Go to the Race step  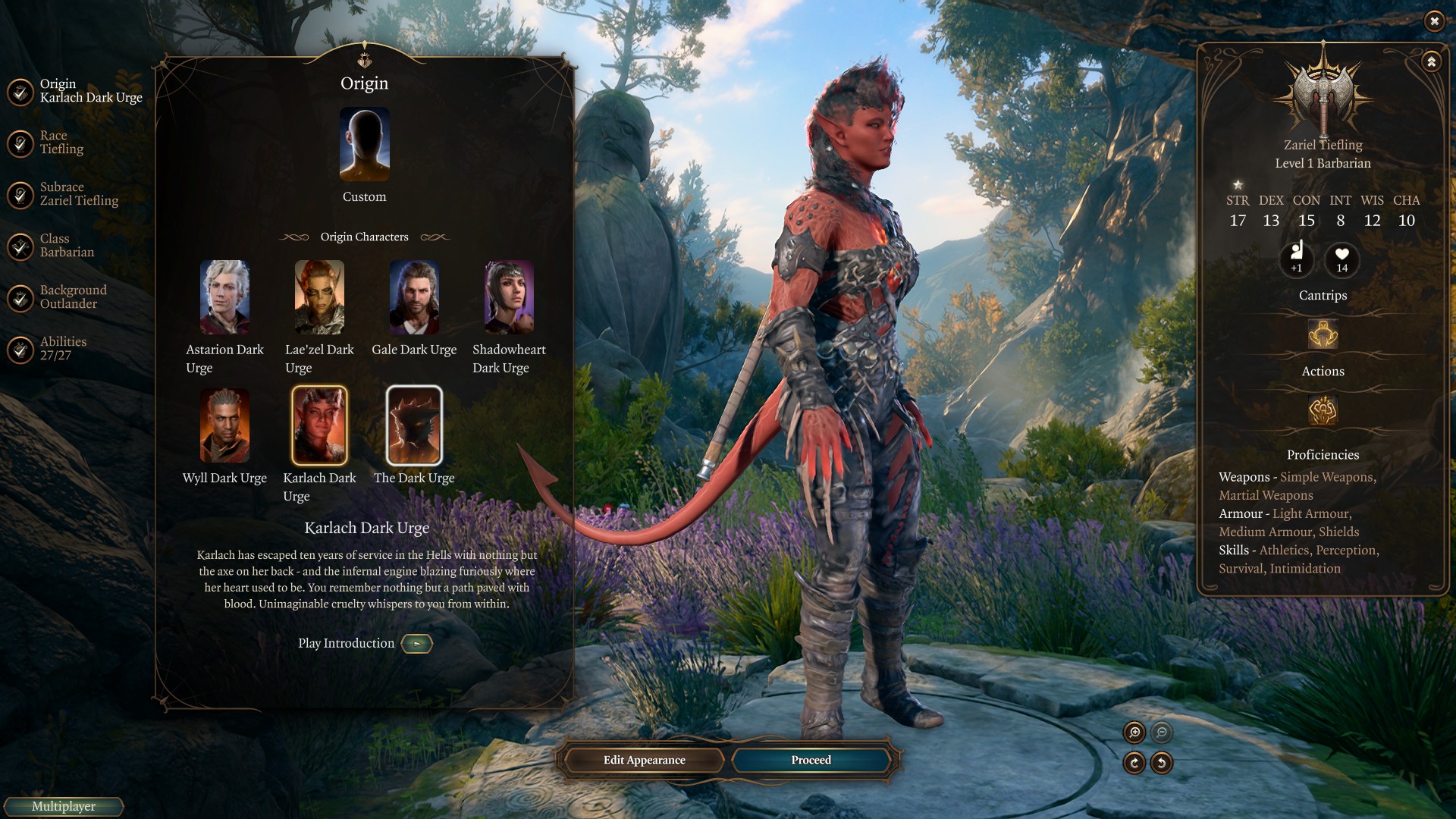[x=61, y=143]
